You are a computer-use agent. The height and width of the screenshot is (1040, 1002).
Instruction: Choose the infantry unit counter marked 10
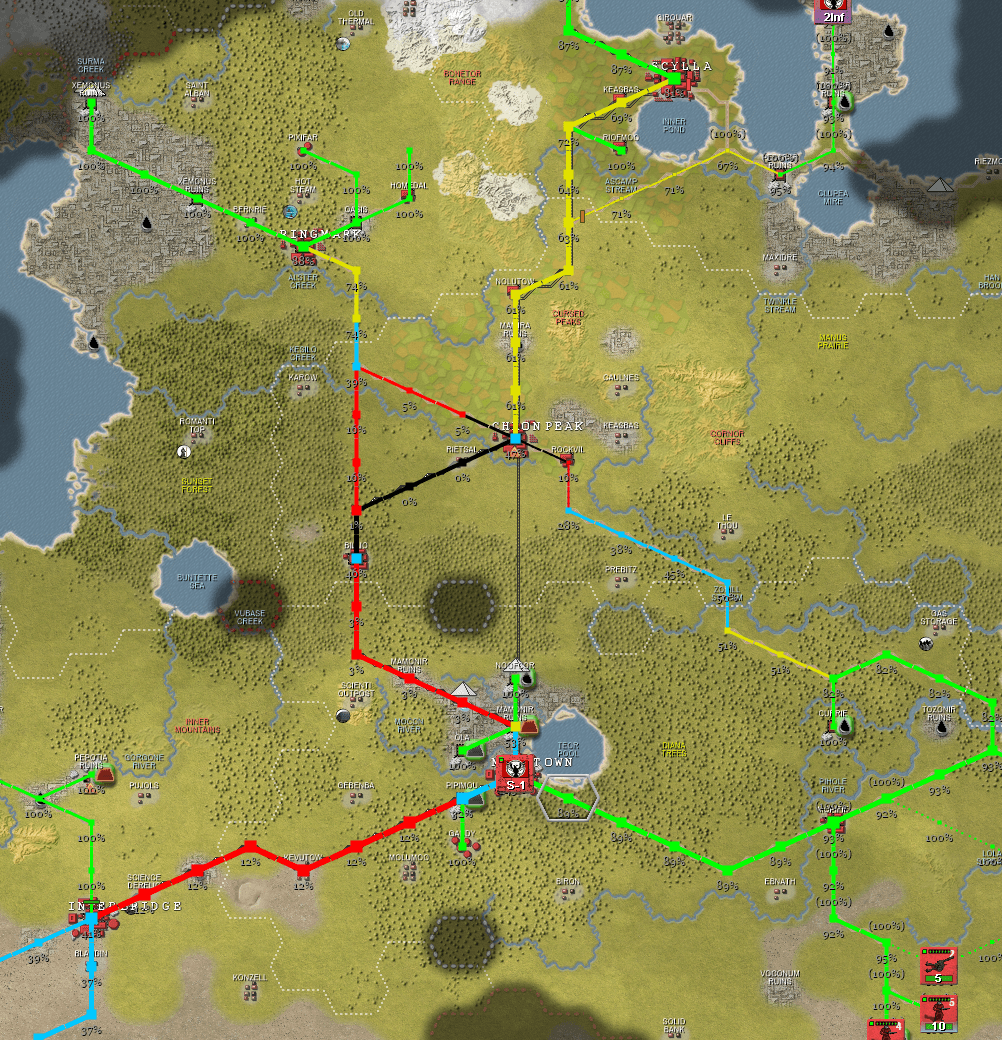938,1014
